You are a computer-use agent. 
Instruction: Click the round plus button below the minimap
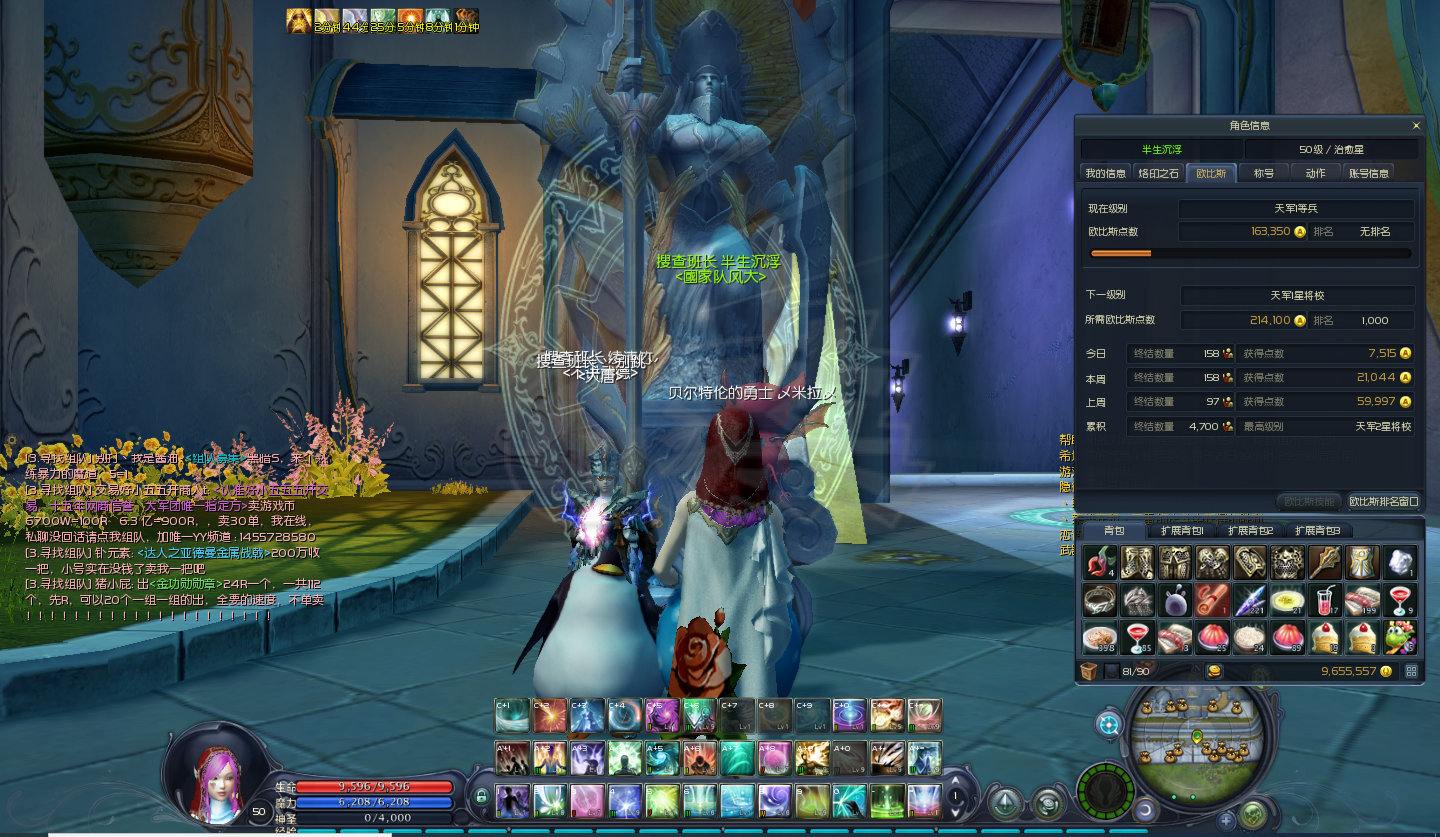(1226, 820)
